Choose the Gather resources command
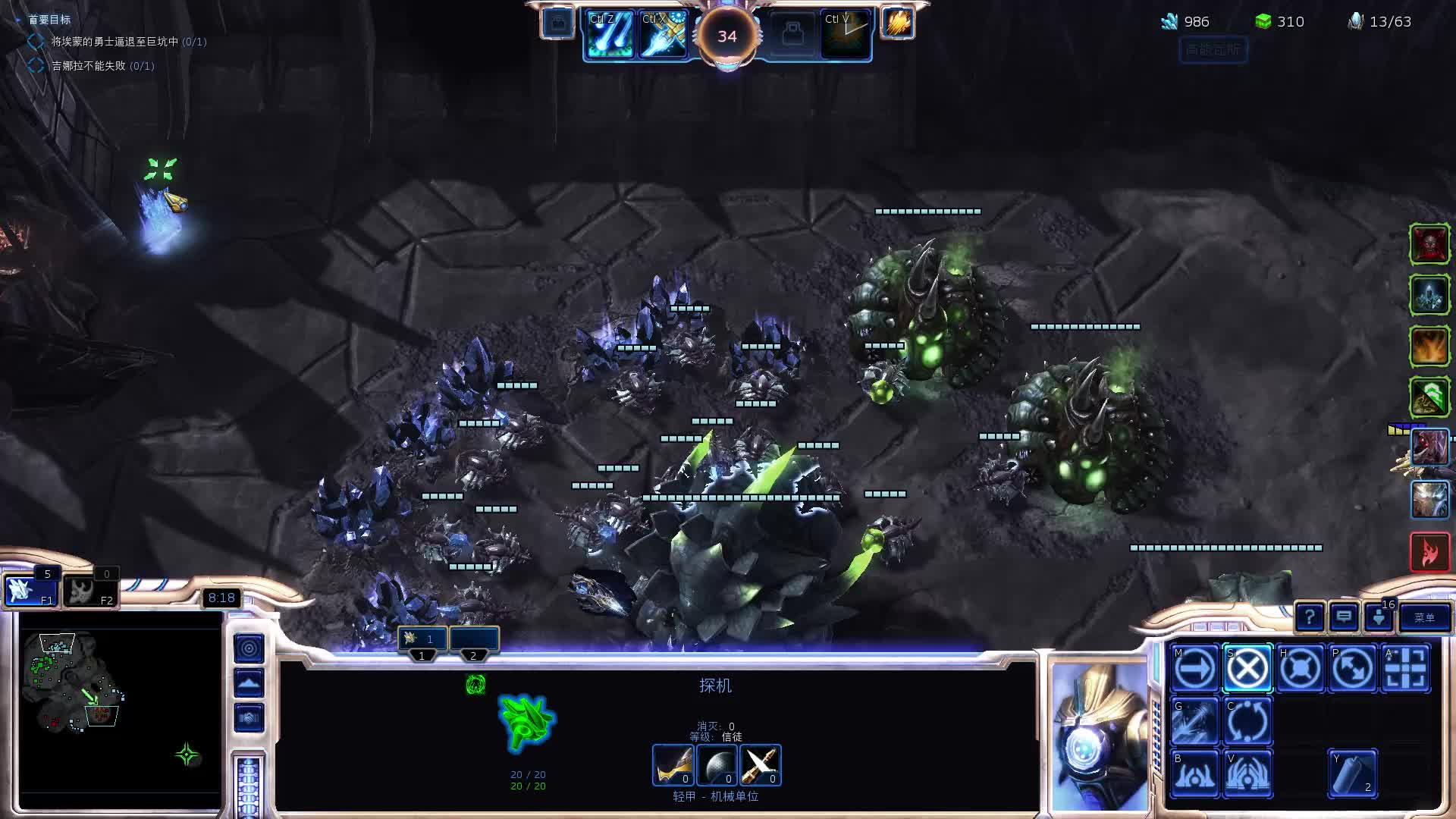Image resolution: width=1456 pixels, height=819 pixels. pyautogui.click(x=1195, y=720)
